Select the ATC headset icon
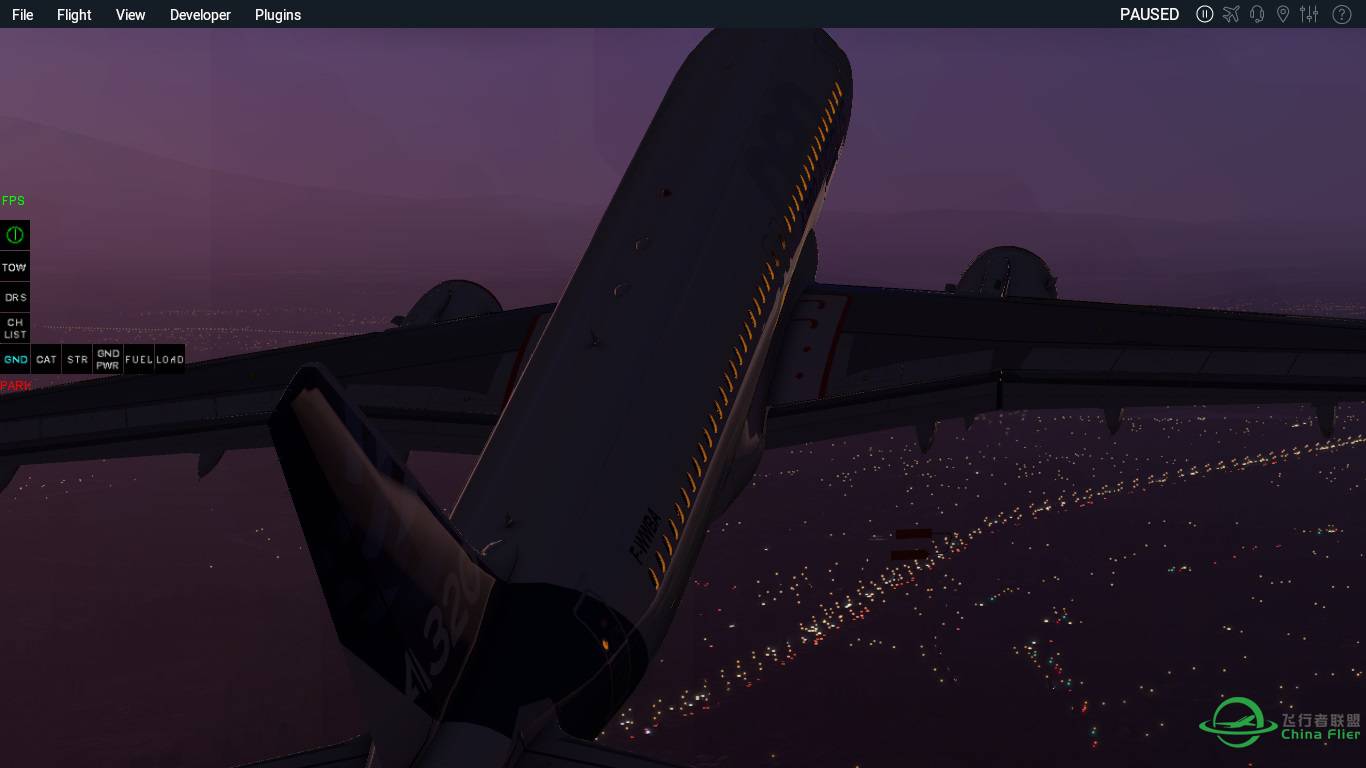Image resolution: width=1366 pixels, height=768 pixels. 1257,14
